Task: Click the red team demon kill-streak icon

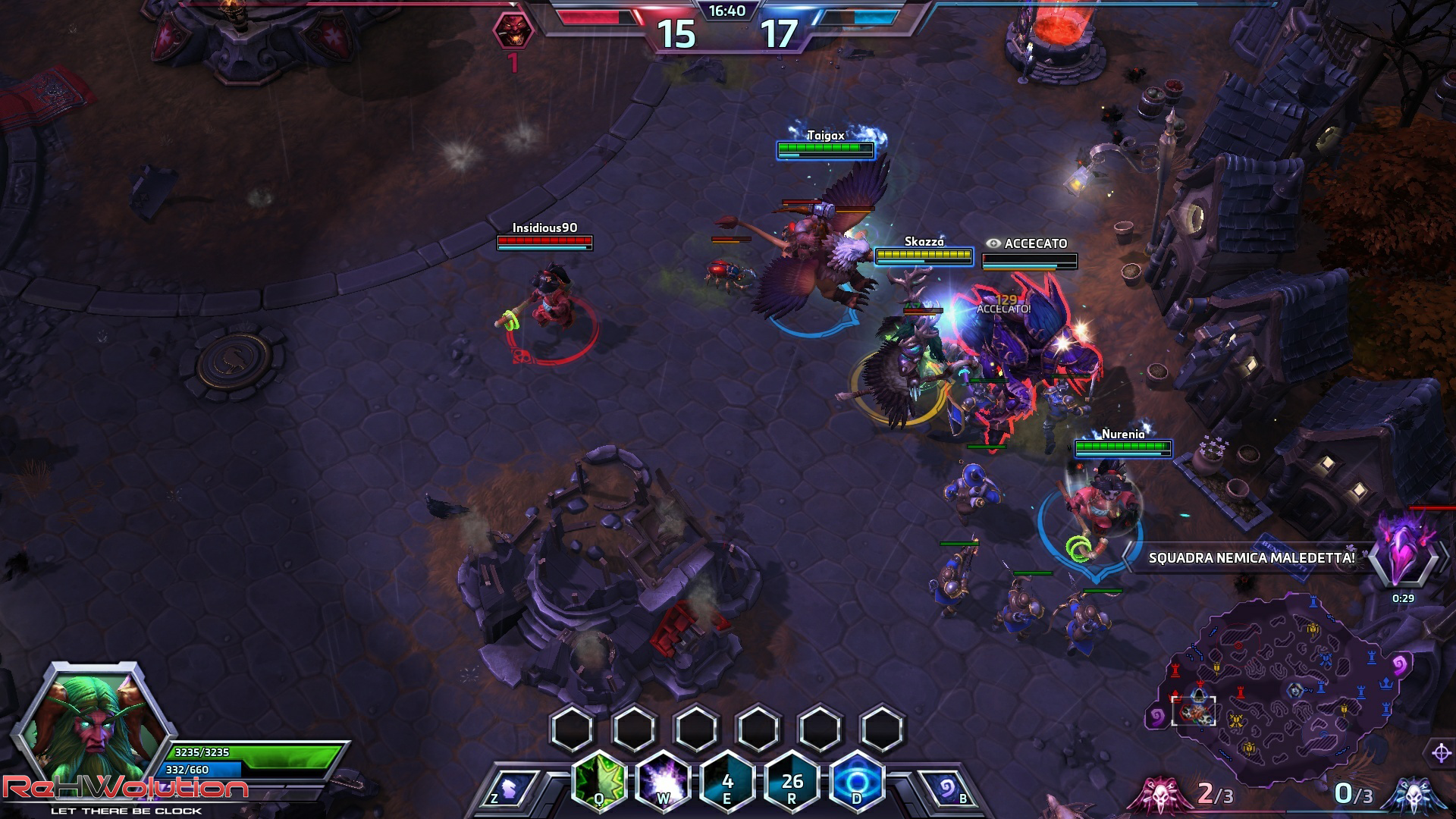Action: 513,30
